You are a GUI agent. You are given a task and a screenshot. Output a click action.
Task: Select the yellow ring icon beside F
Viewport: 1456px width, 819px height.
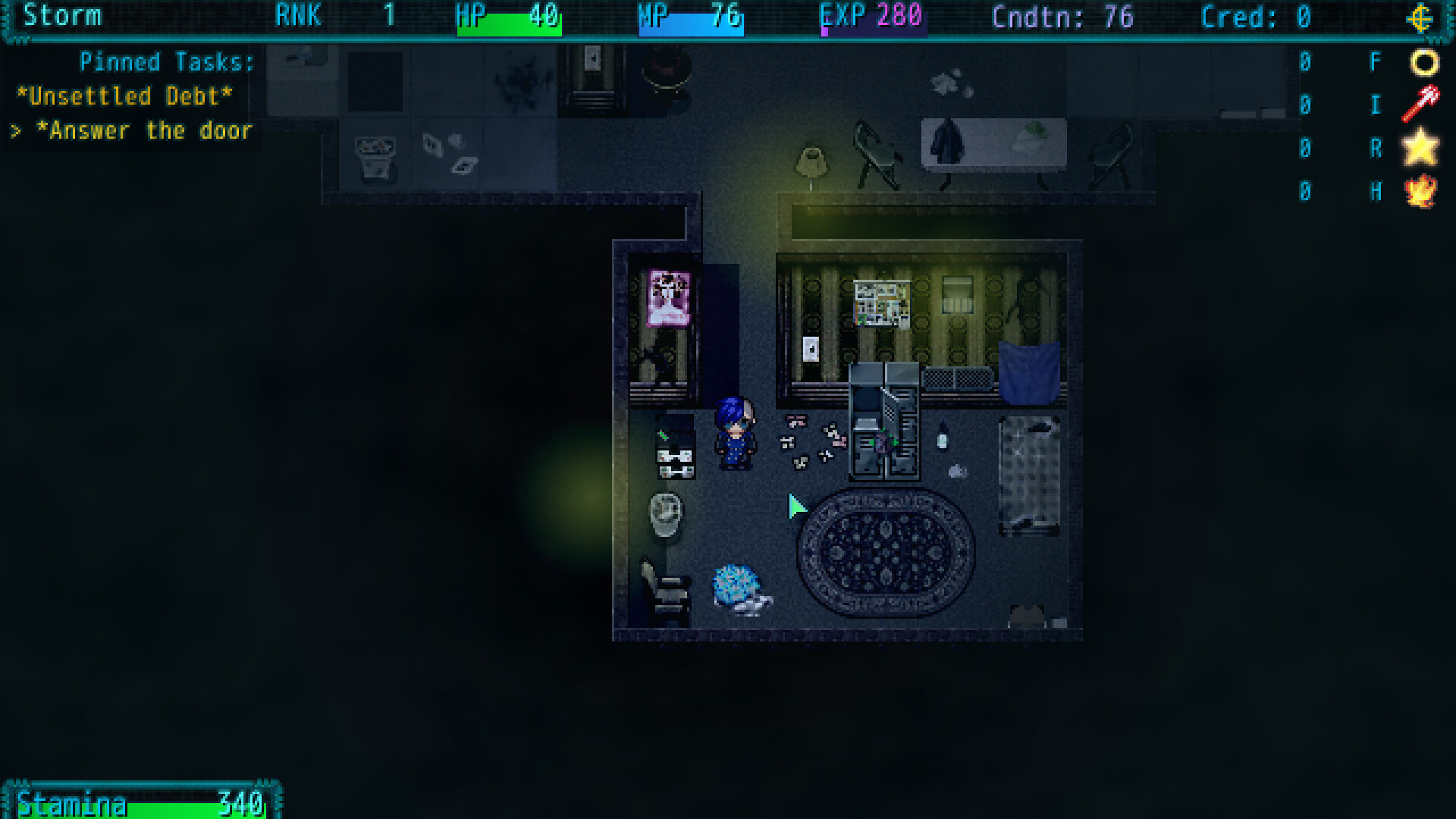pos(1422,62)
